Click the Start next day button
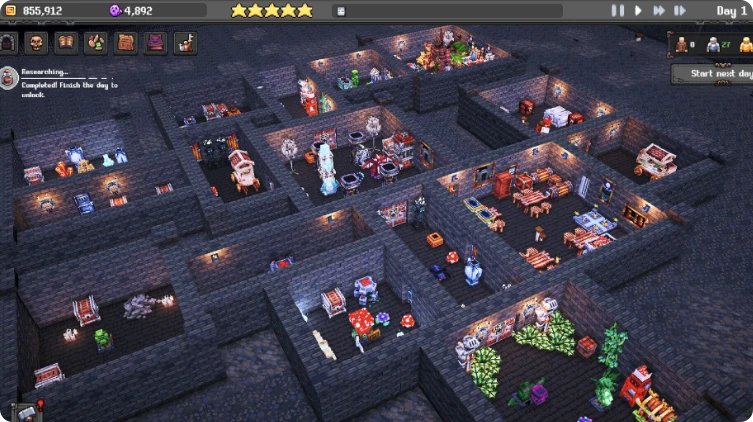The width and height of the screenshot is (753, 422). 710,74
